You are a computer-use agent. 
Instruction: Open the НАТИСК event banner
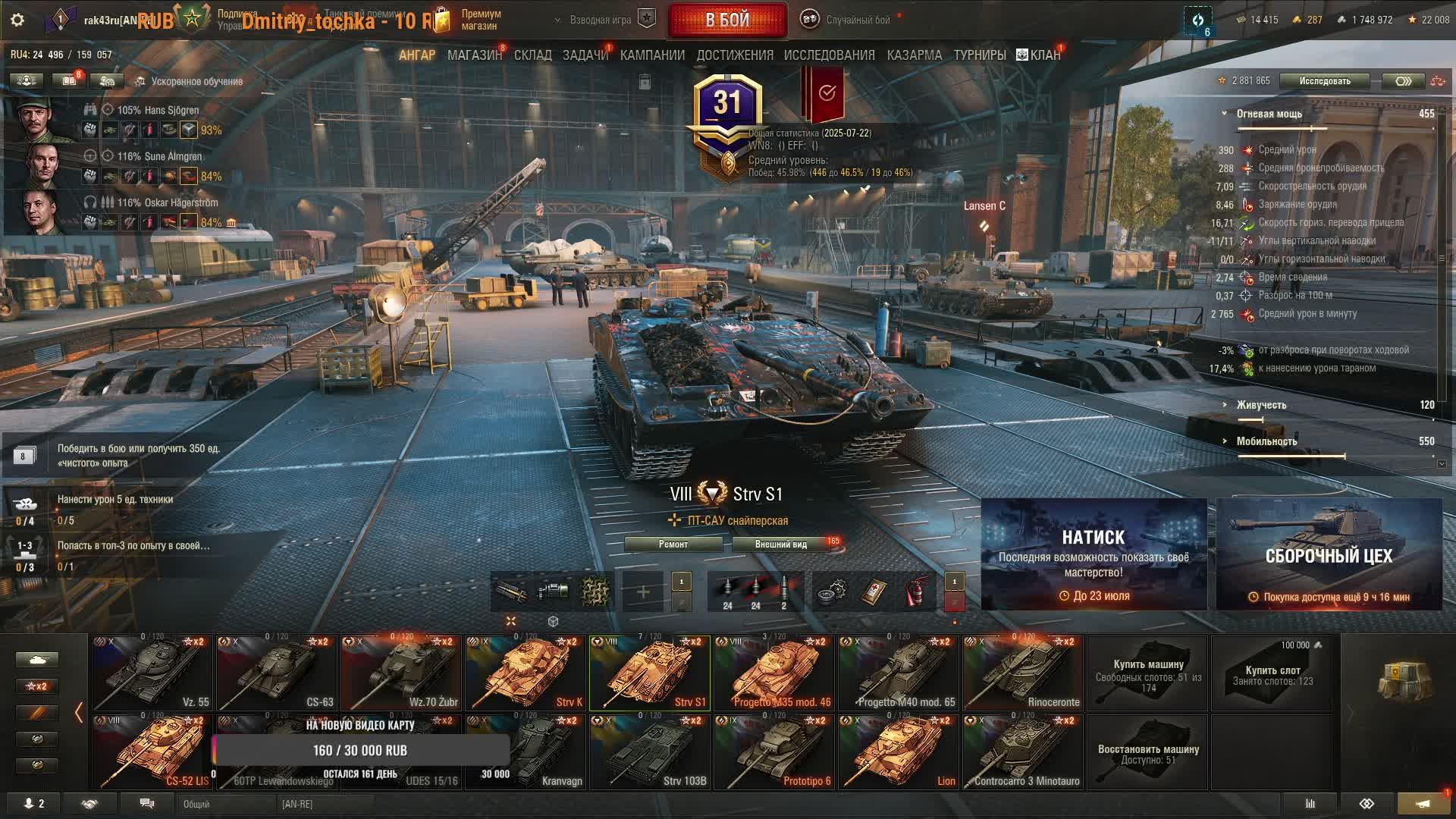coord(1094,555)
